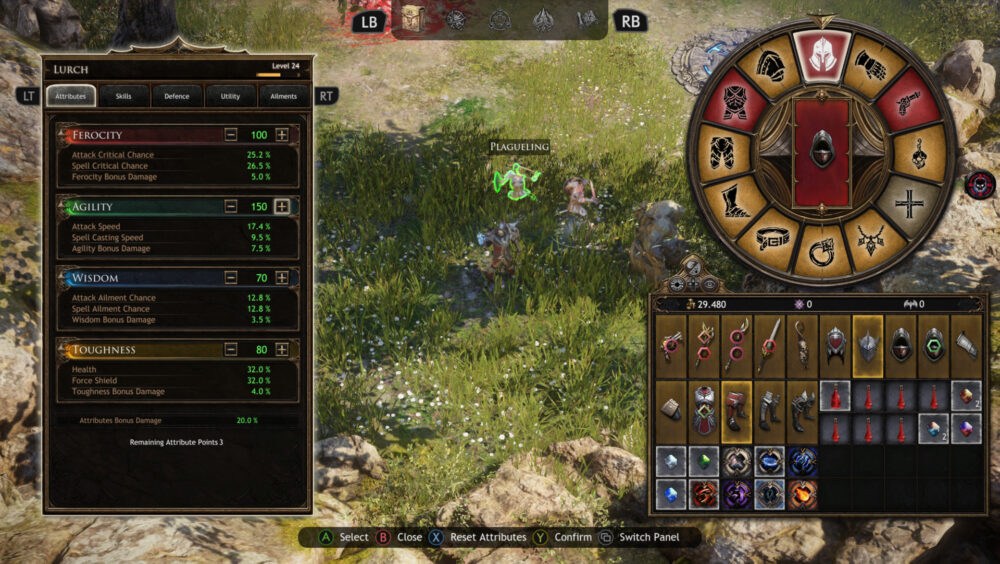Image resolution: width=1000 pixels, height=564 pixels.
Task: Decrease Agility with the minus button
Action: pos(231,207)
